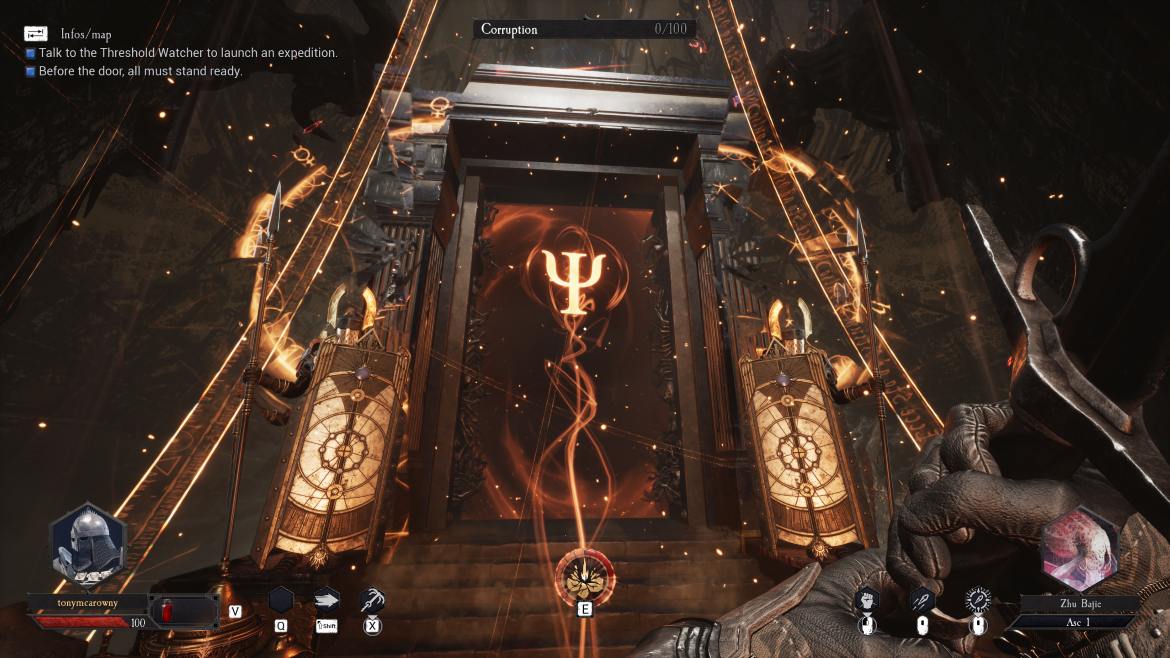1170x658 pixels.
Task: Activate the empty hexagon ability slot
Action: click(281, 600)
